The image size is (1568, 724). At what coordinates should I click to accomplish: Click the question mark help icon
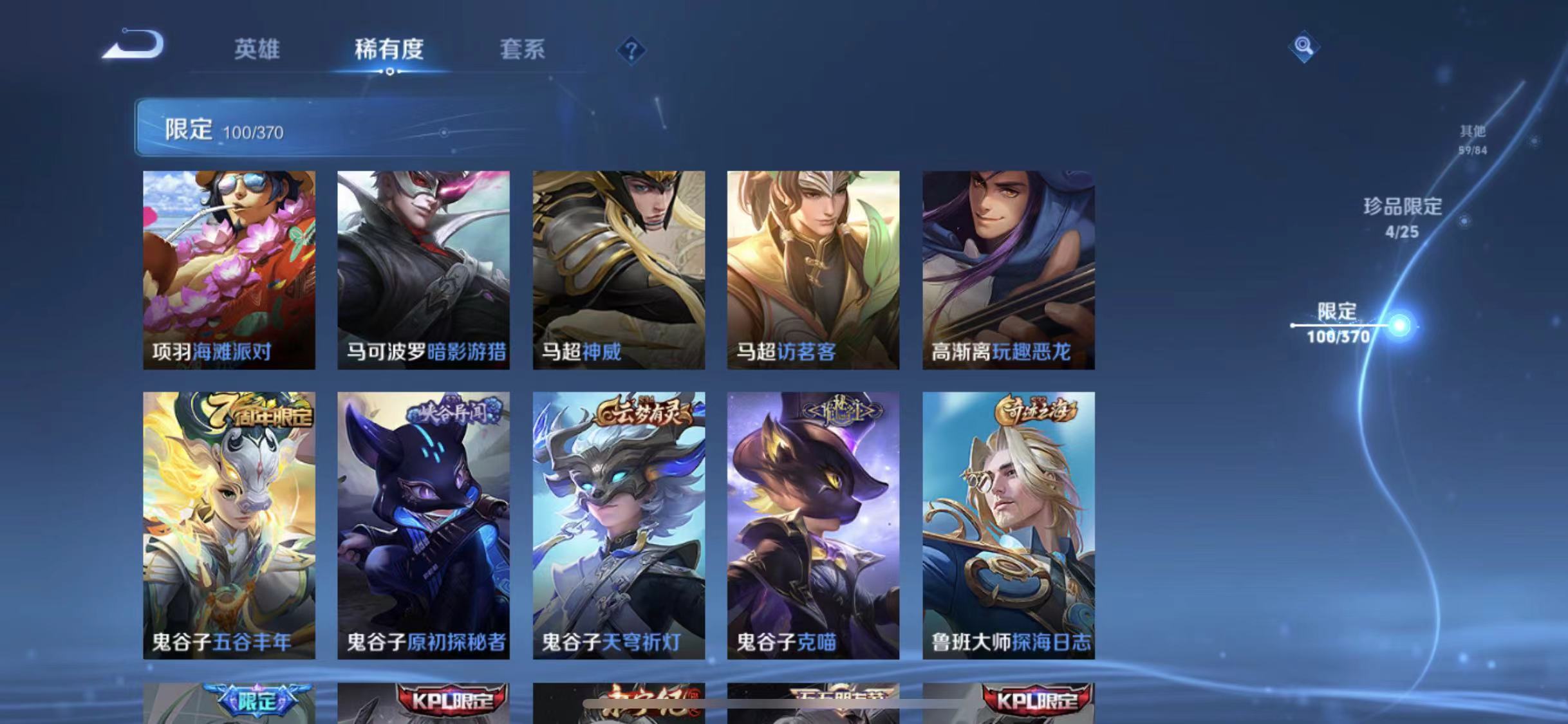[633, 50]
